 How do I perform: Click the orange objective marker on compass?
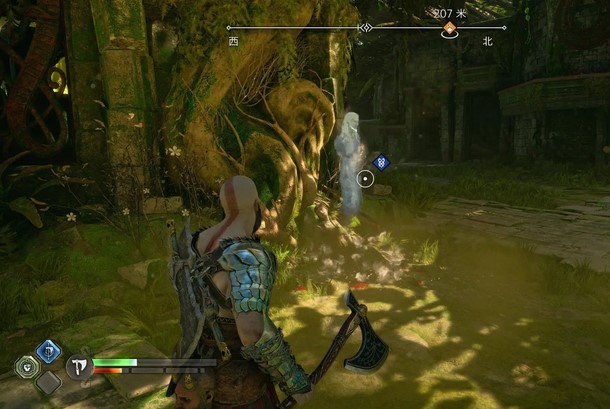pos(450,30)
